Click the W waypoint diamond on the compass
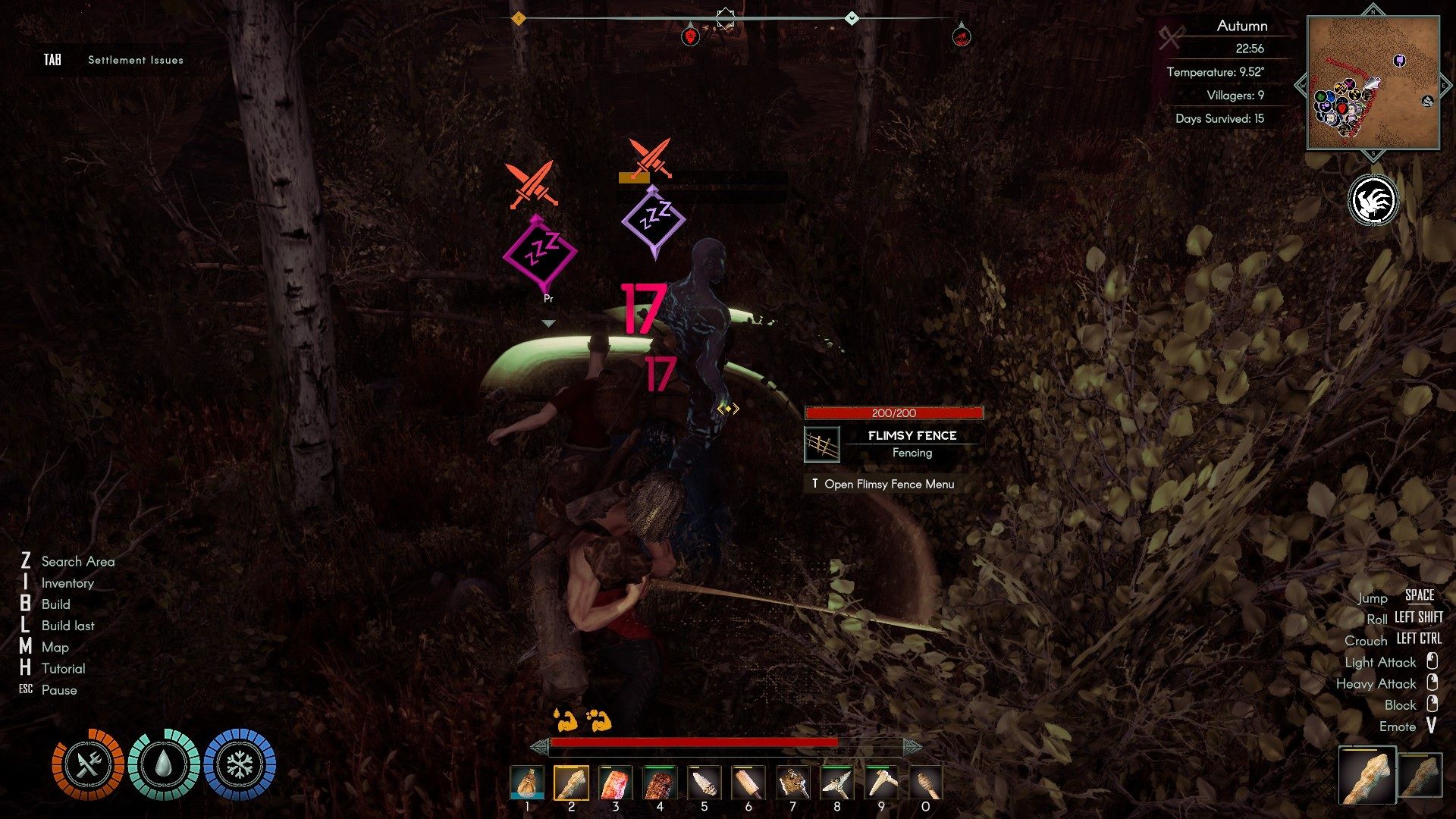 point(851,18)
